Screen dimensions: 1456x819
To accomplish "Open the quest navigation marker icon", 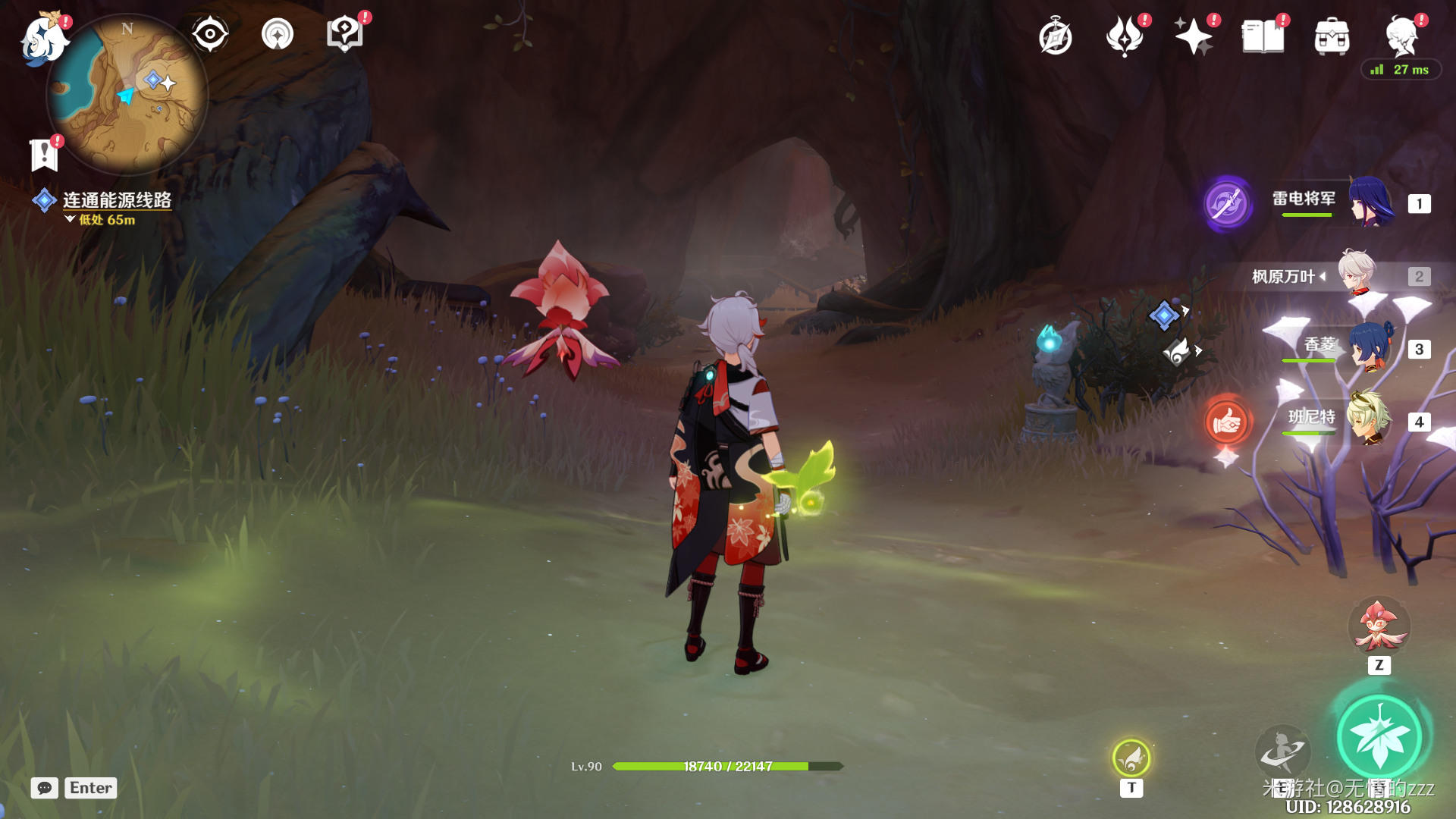I will coord(278,34).
